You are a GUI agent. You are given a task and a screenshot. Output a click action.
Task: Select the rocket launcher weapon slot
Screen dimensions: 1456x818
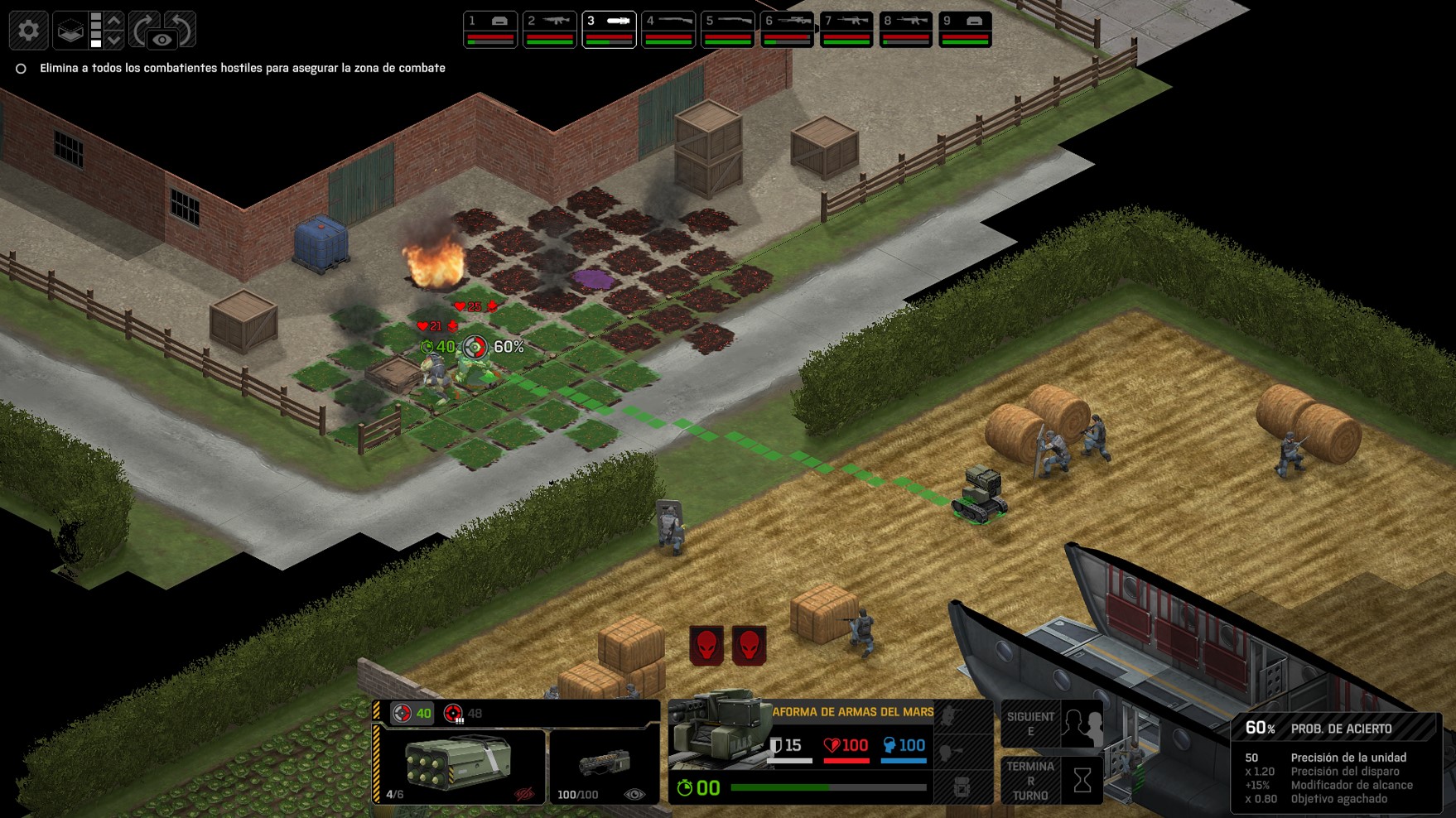click(x=460, y=767)
